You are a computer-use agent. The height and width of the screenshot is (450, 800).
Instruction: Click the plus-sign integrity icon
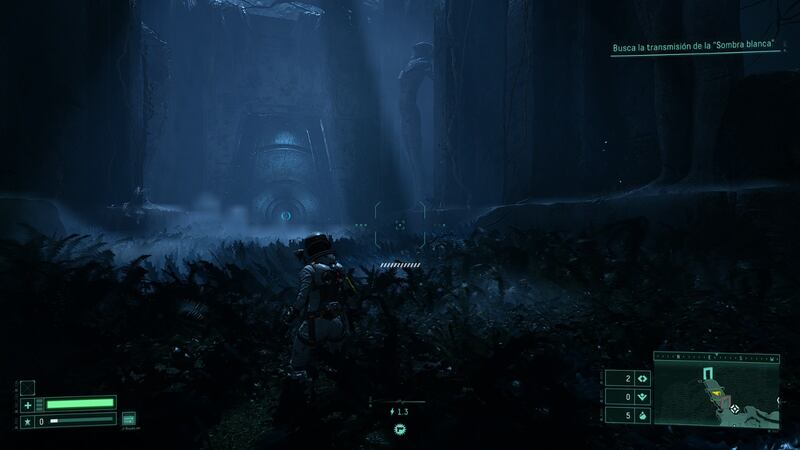(27, 405)
